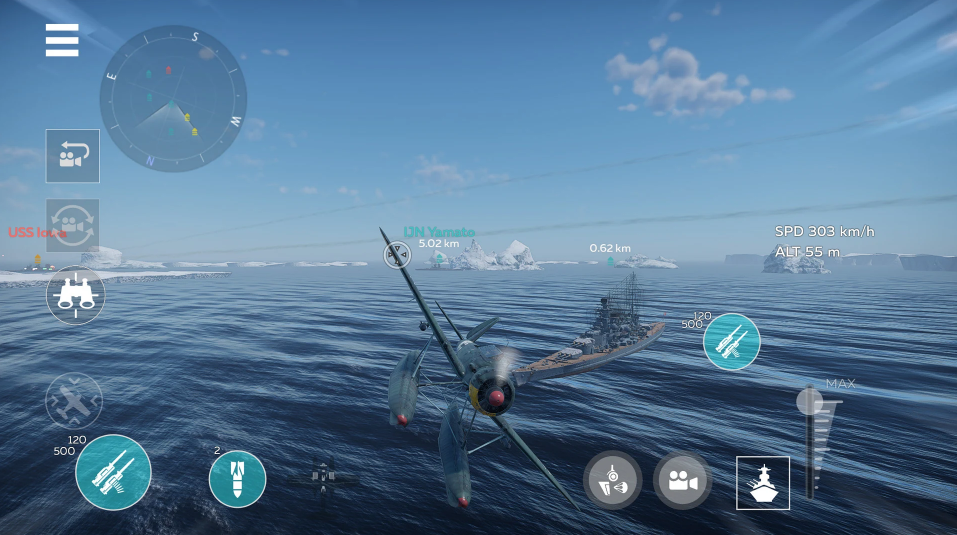Toggle the rotating camera view button
957x535 pixels.
click(72, 225)
